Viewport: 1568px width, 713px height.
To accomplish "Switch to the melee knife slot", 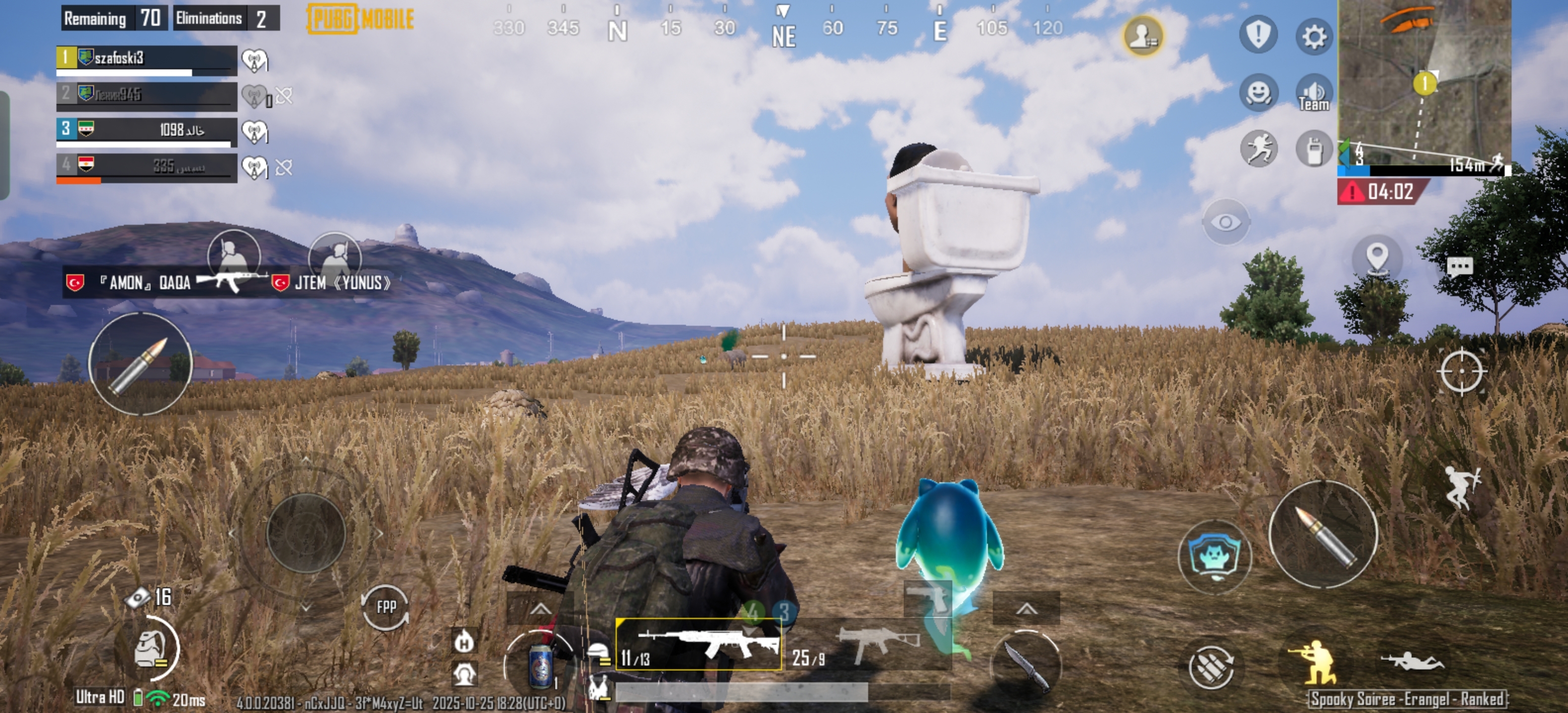I will point(1026,665).
